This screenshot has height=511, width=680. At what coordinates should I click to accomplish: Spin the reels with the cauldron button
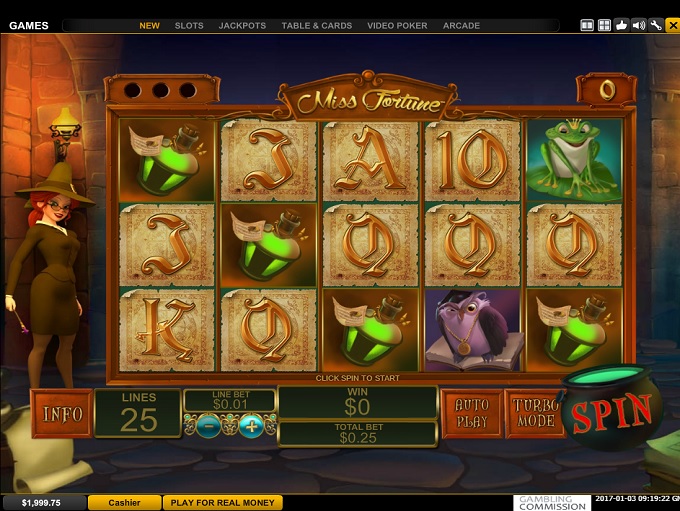[611, 411]
